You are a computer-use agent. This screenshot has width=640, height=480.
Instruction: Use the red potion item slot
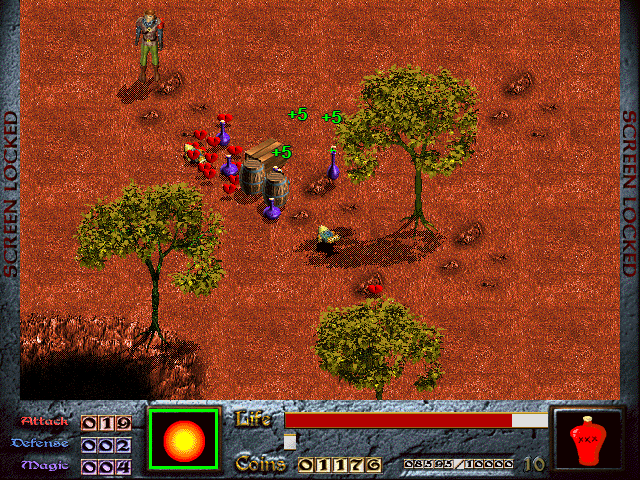[588, 440]
